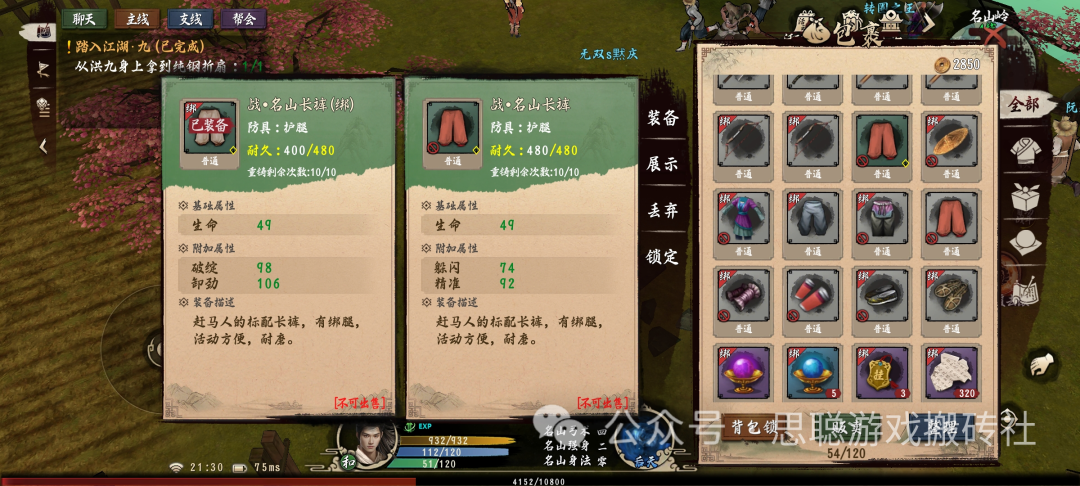Lock the item using 锁定
The width and height of the screenshot is (1080, 486).
662,256
